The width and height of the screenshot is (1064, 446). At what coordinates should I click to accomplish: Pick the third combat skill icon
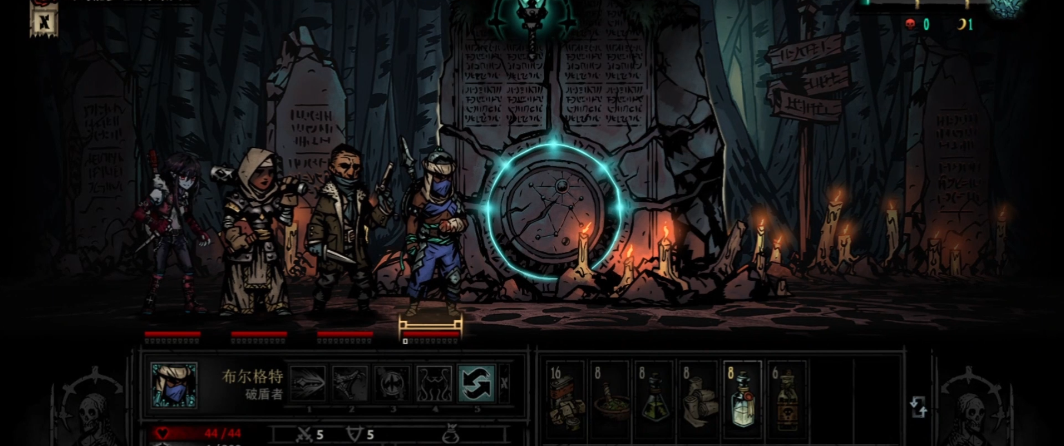[392, 384]
